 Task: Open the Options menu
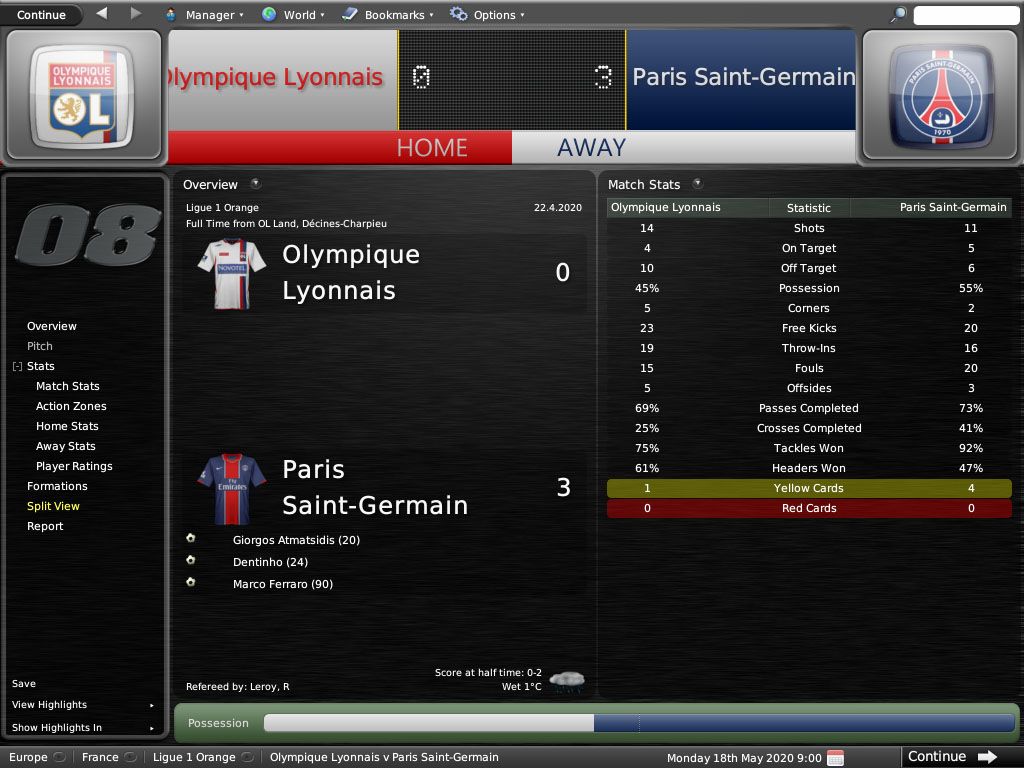tap(487, 15)
